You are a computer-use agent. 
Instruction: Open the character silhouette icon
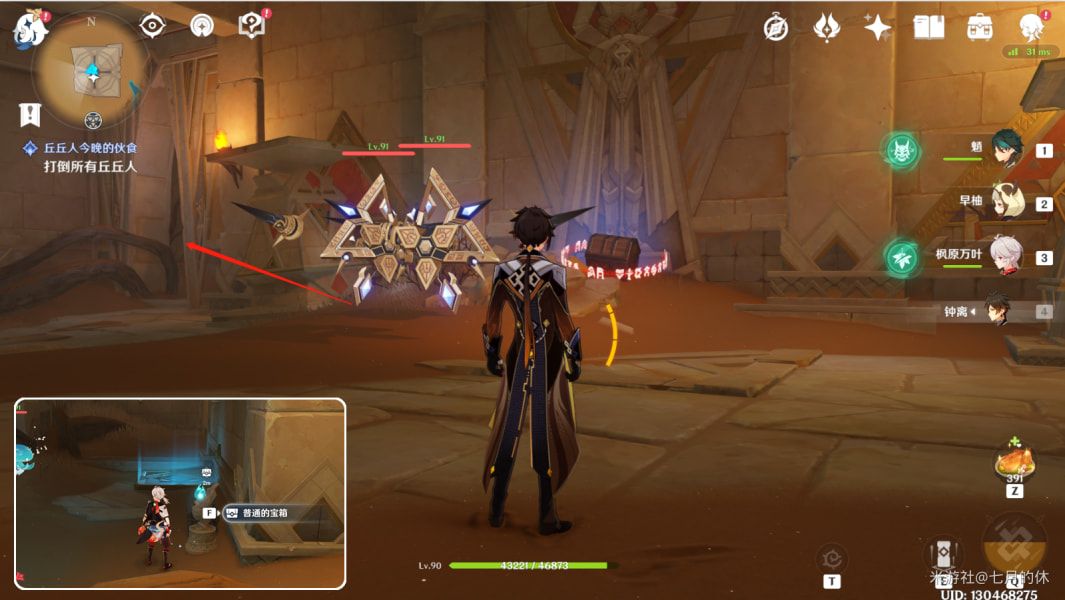(1031, 28)
